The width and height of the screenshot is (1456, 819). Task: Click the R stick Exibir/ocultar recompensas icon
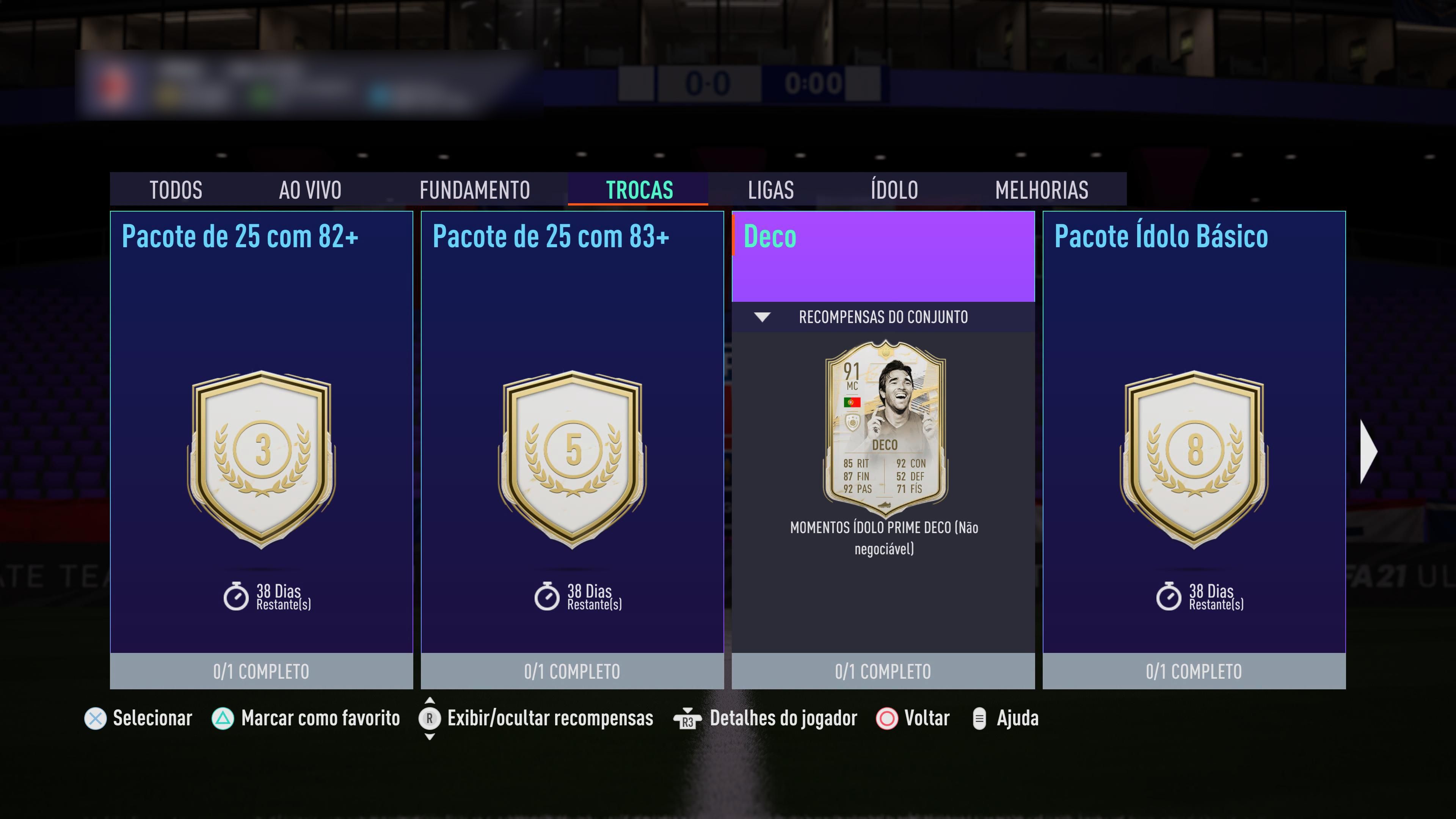(430, 719)
